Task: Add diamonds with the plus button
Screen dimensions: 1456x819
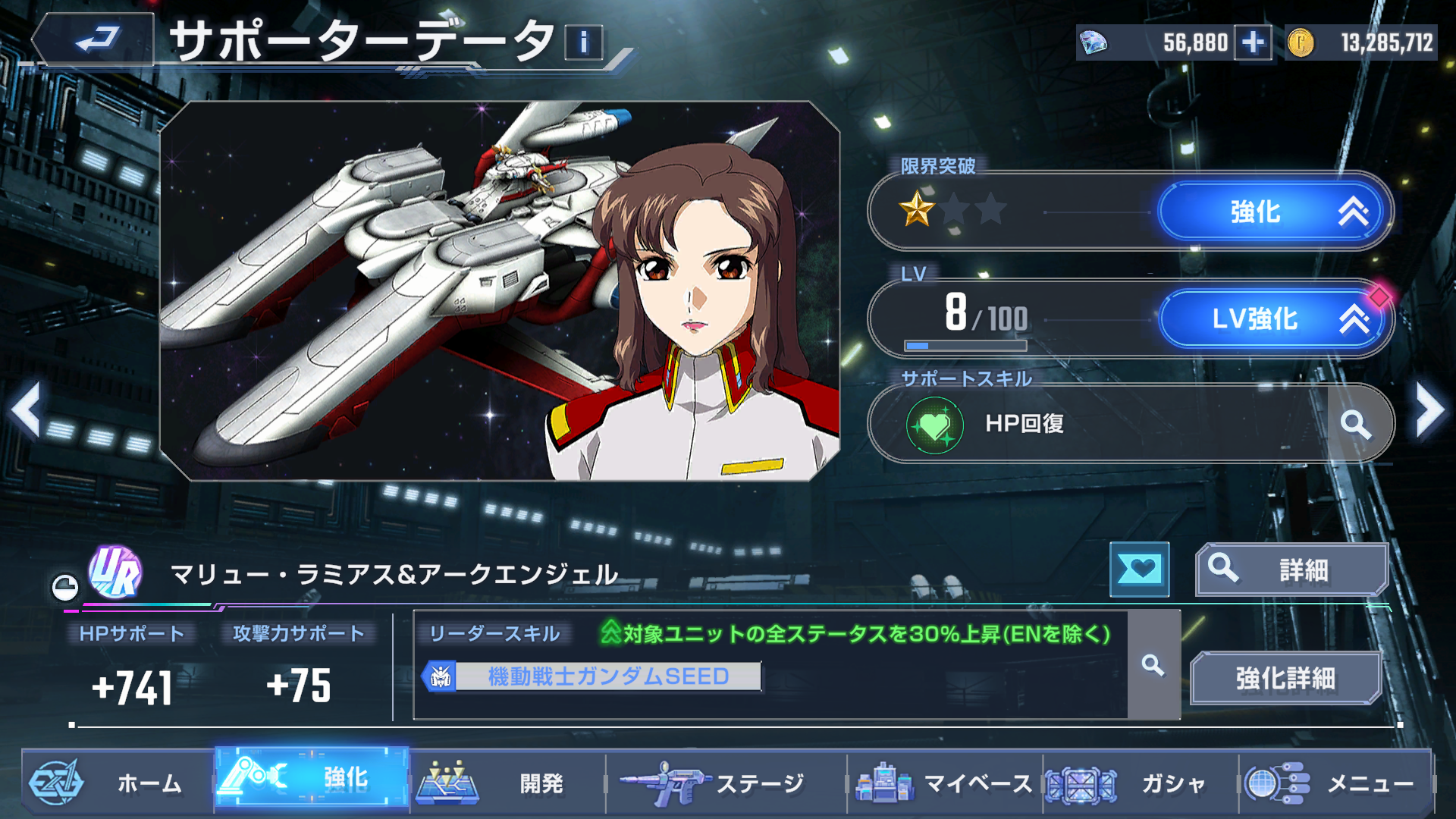Action: (1253, 42)
